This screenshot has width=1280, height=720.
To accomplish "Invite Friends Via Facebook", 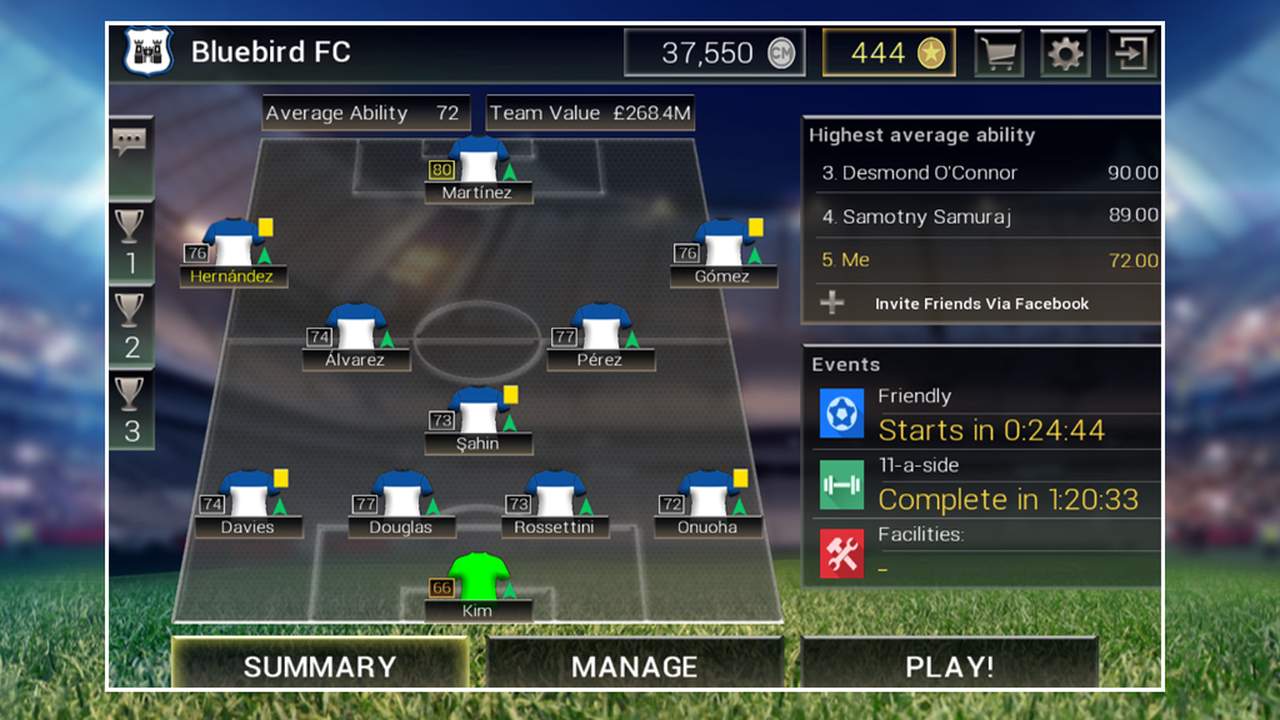I will (x=981, y=304).
